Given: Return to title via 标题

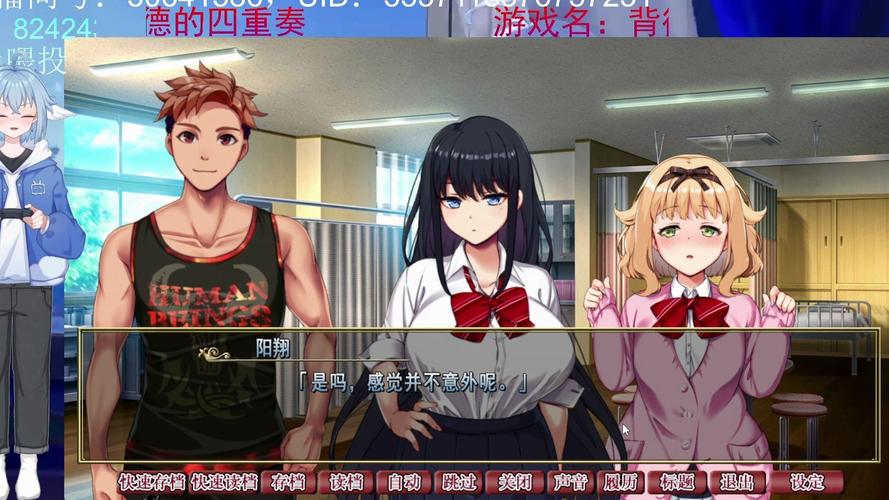Looking at the screenshot, I should pyautogui.click(x=677, y=482).
